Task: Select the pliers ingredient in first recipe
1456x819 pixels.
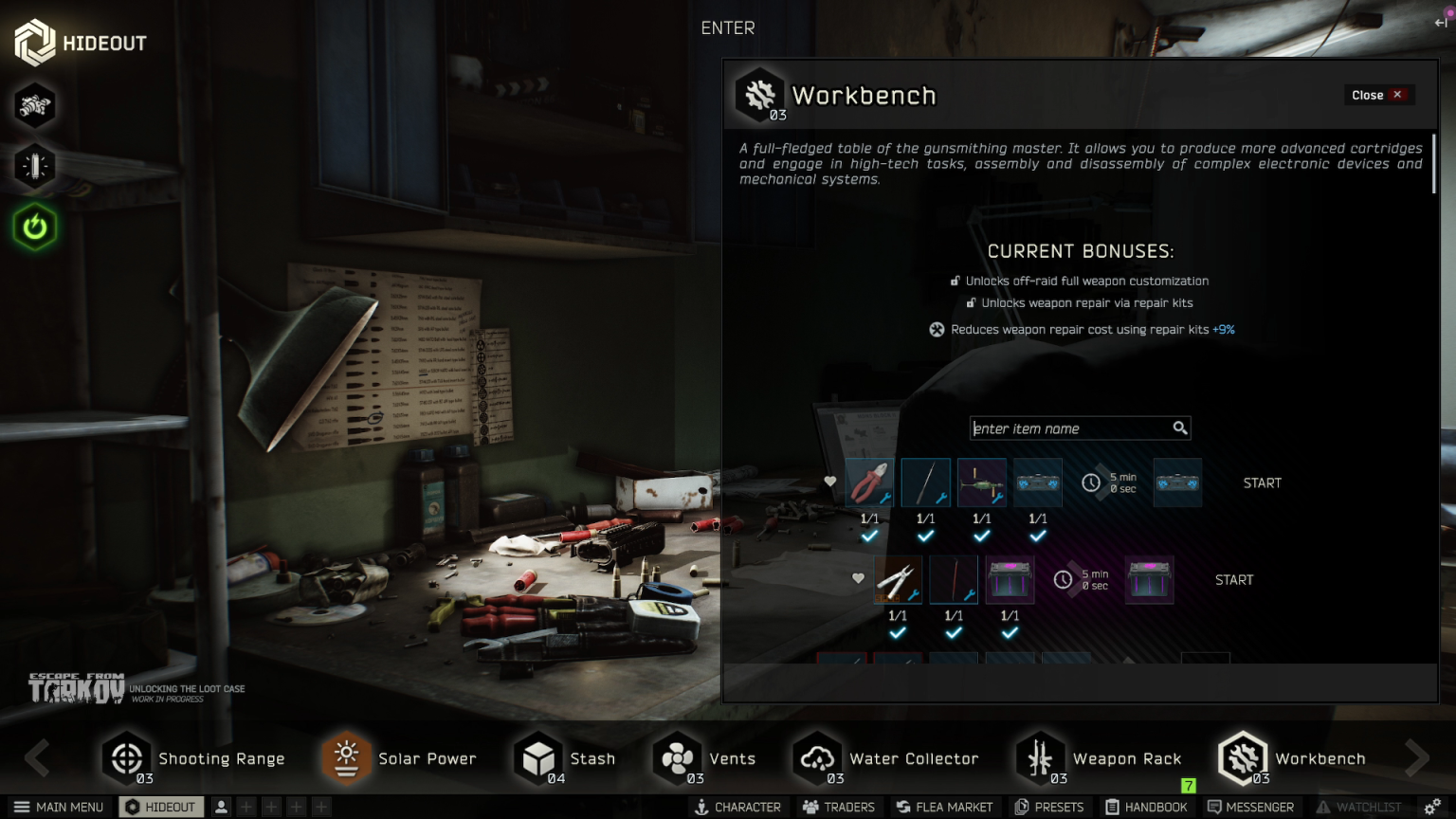Action: click(x=869, y=482)
